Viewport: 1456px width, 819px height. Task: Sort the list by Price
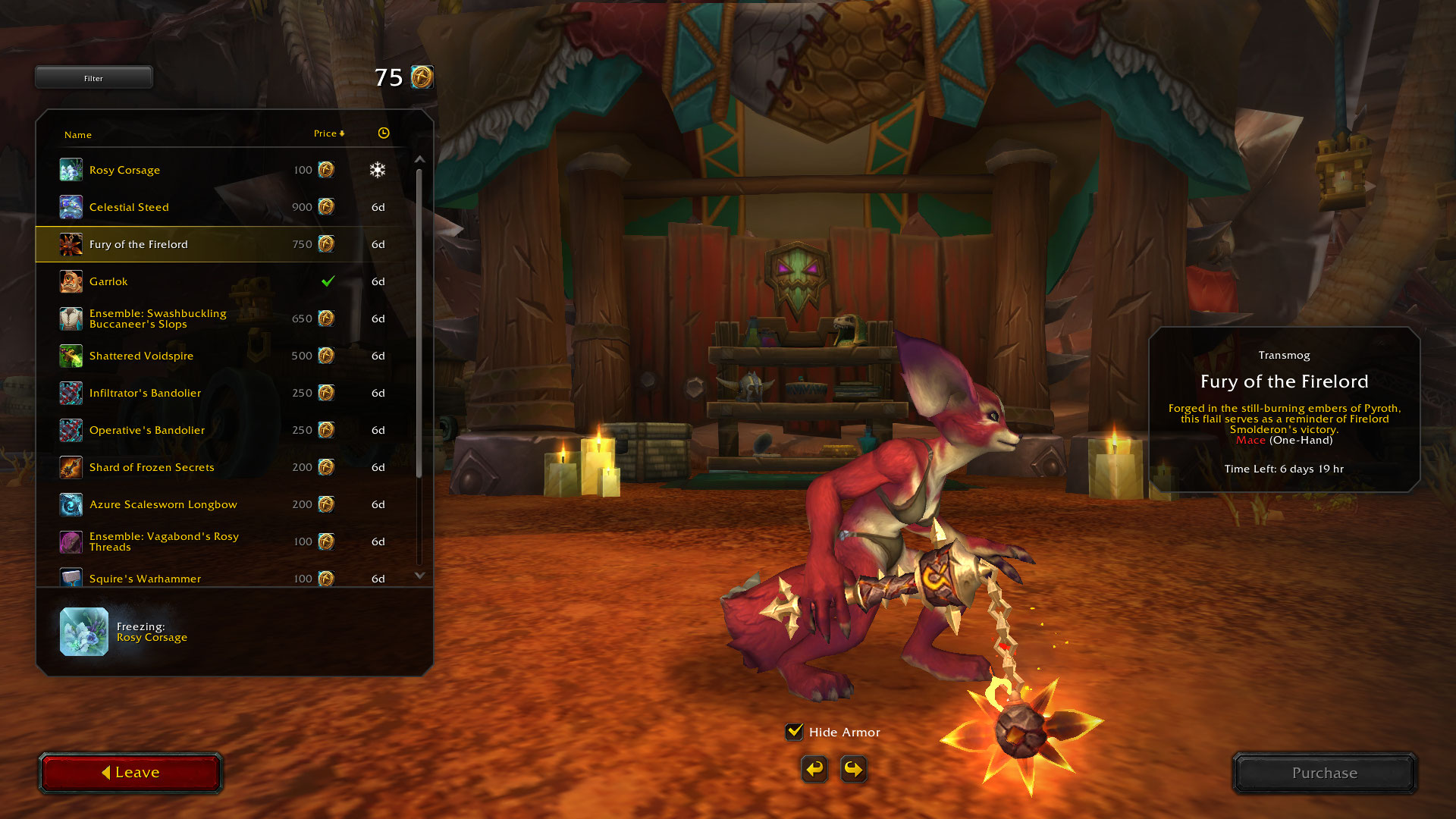tap(328, 133)
